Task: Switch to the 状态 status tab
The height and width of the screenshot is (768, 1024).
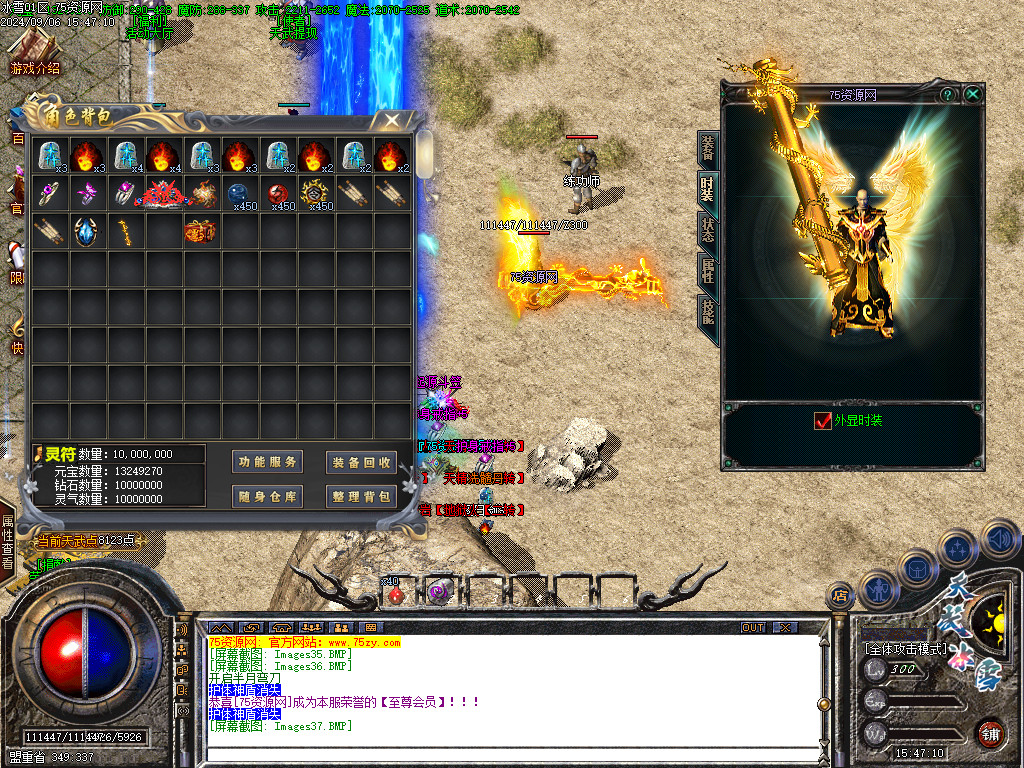Action: click(x=708, y=229)
